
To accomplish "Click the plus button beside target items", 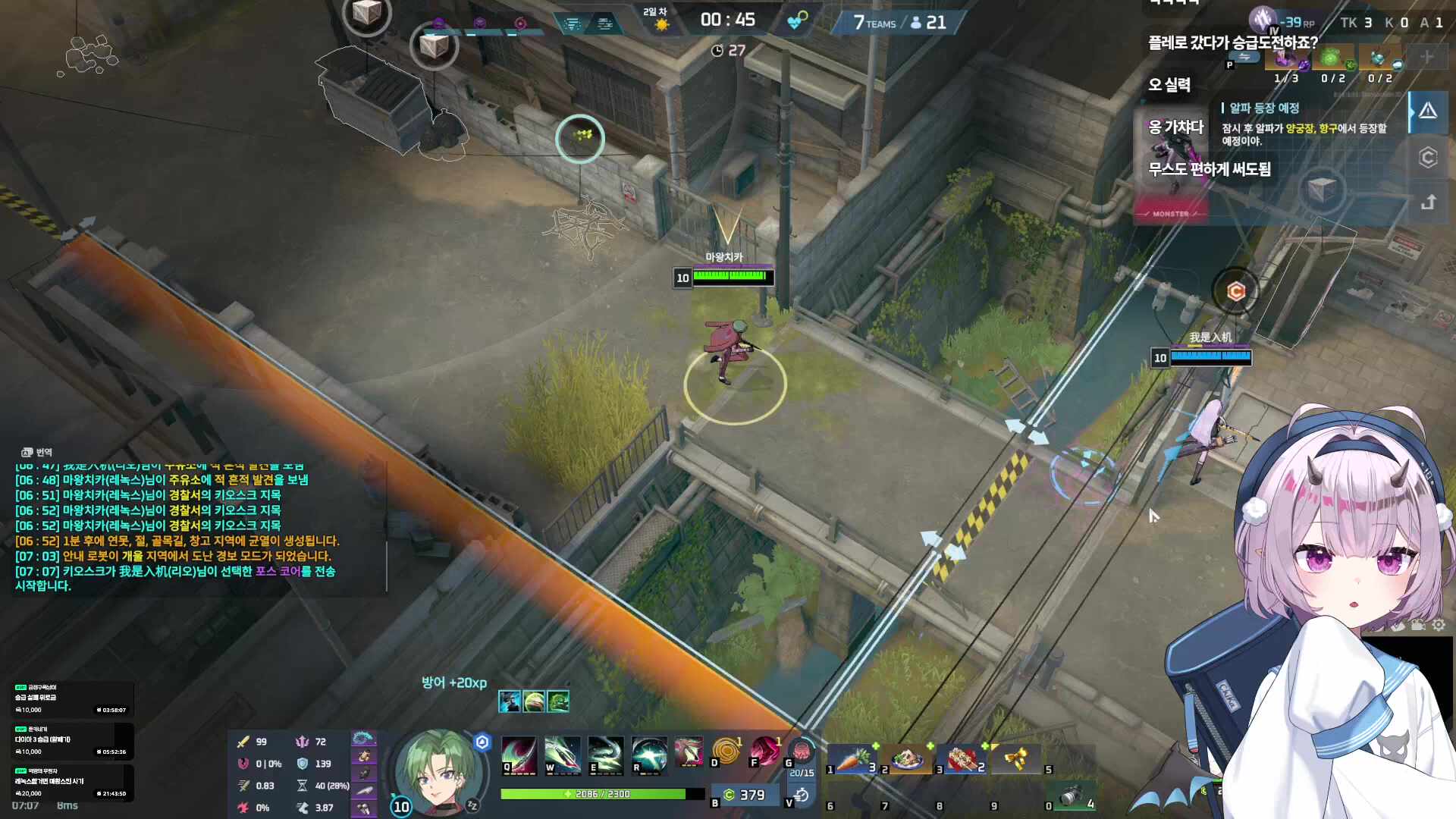I will point(1426,57).
